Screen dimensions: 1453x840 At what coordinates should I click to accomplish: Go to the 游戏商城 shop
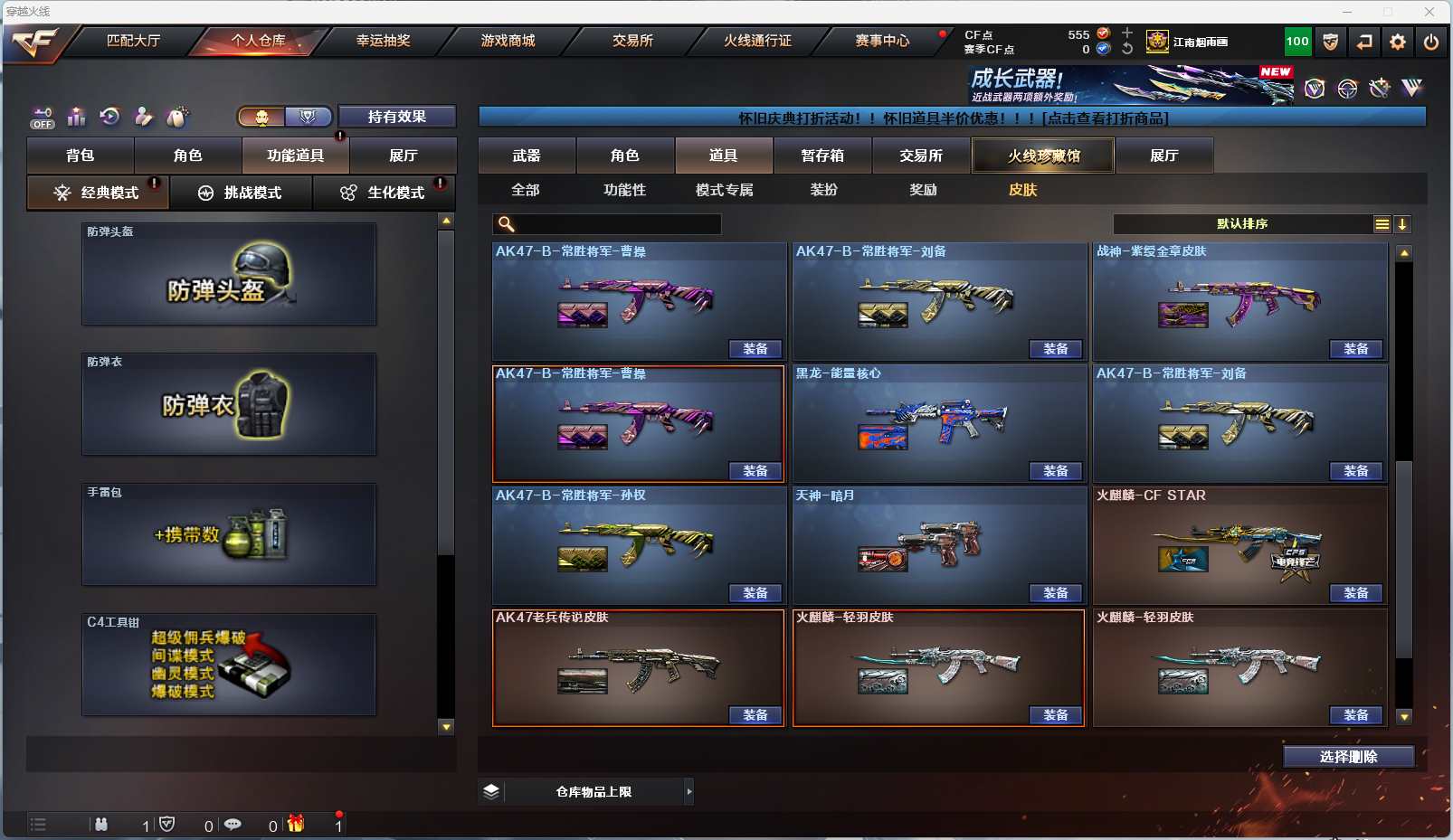click(x=508, y=41)
